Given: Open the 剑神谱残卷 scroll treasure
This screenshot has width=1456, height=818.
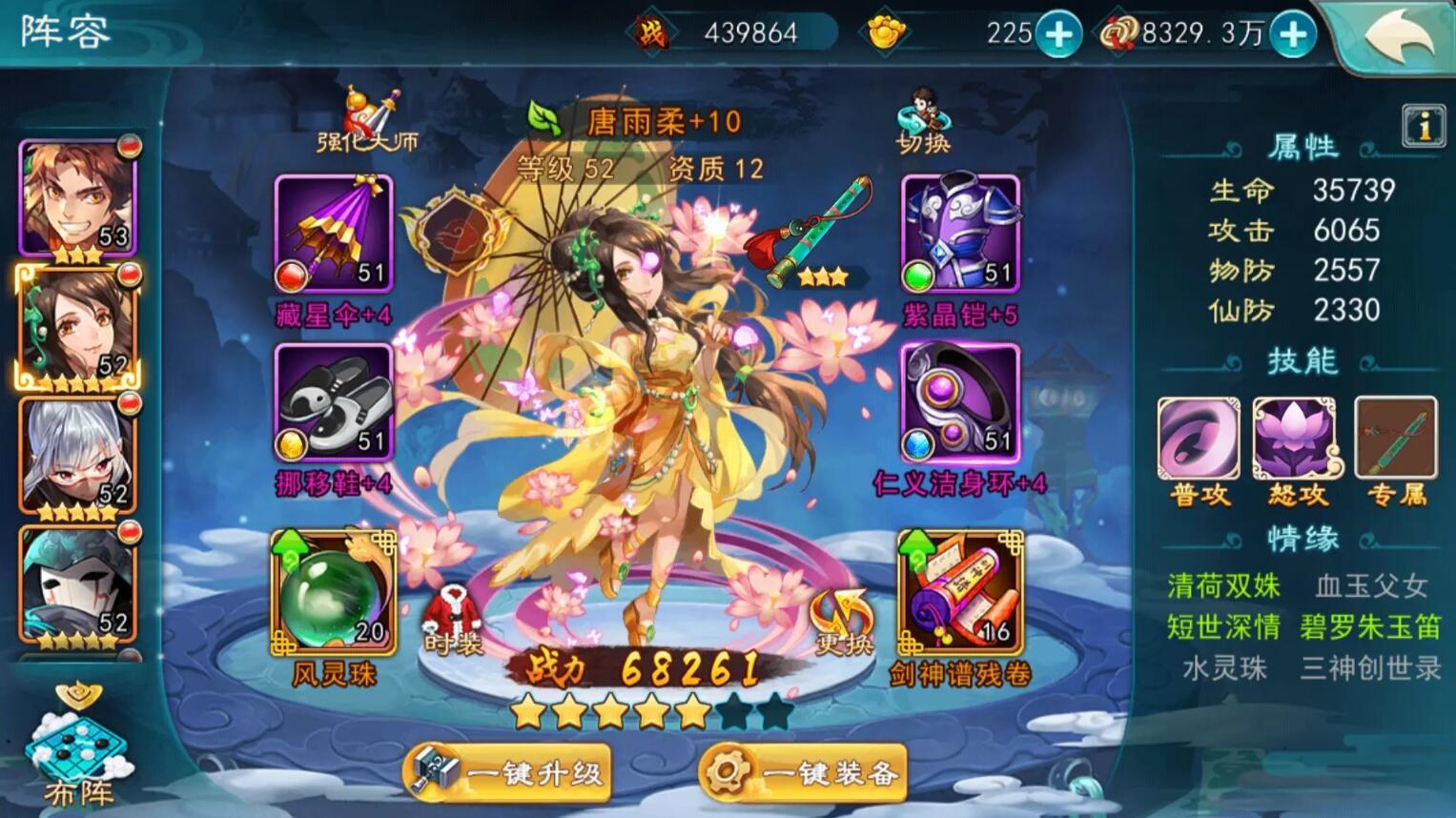Looking at the screenshot, I should 960,592.
